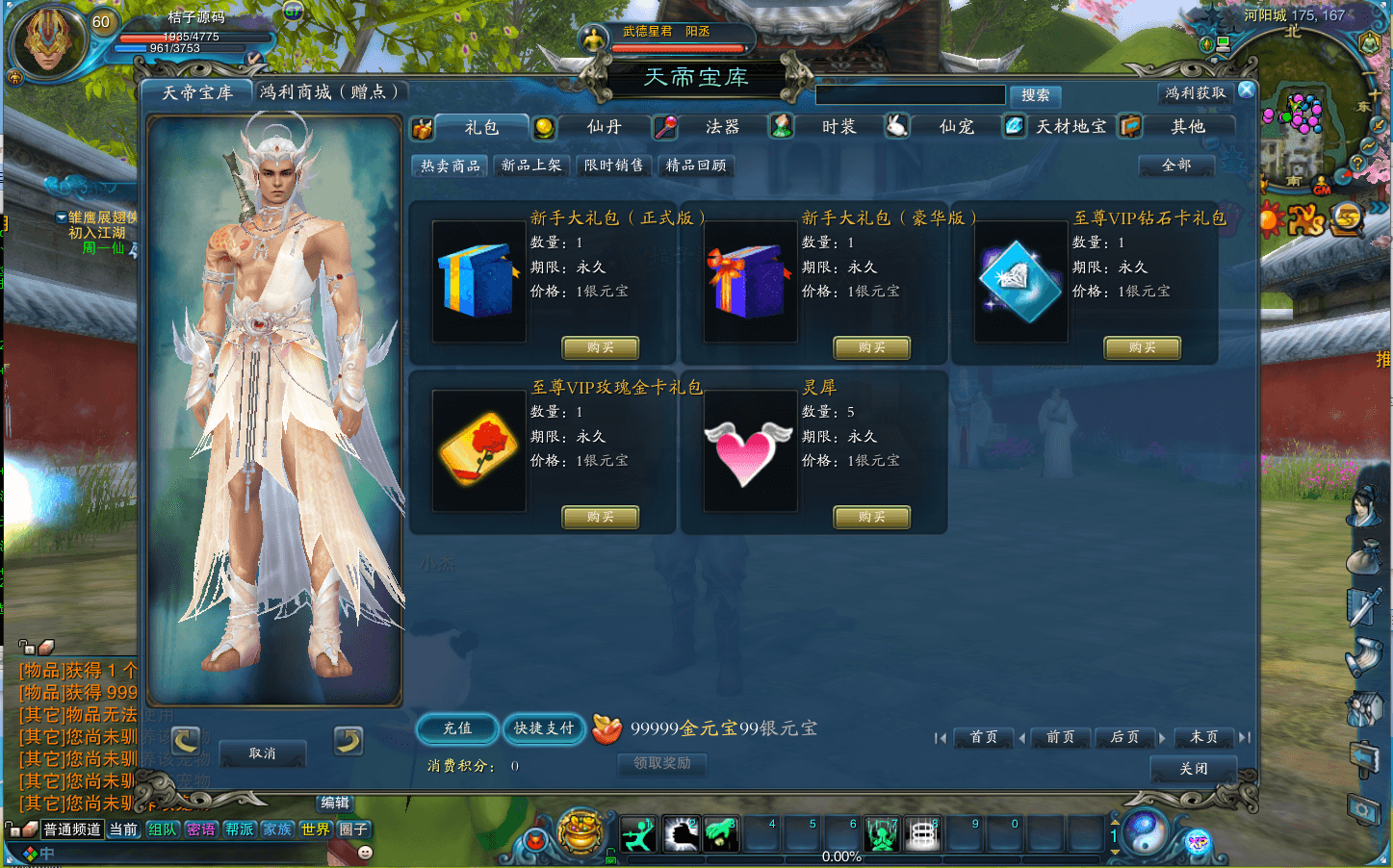Select the 至尊VIP玫瑰金卡礼包 rose card icon
This screenshot has width=1393, height=868.
coord(478,450)
